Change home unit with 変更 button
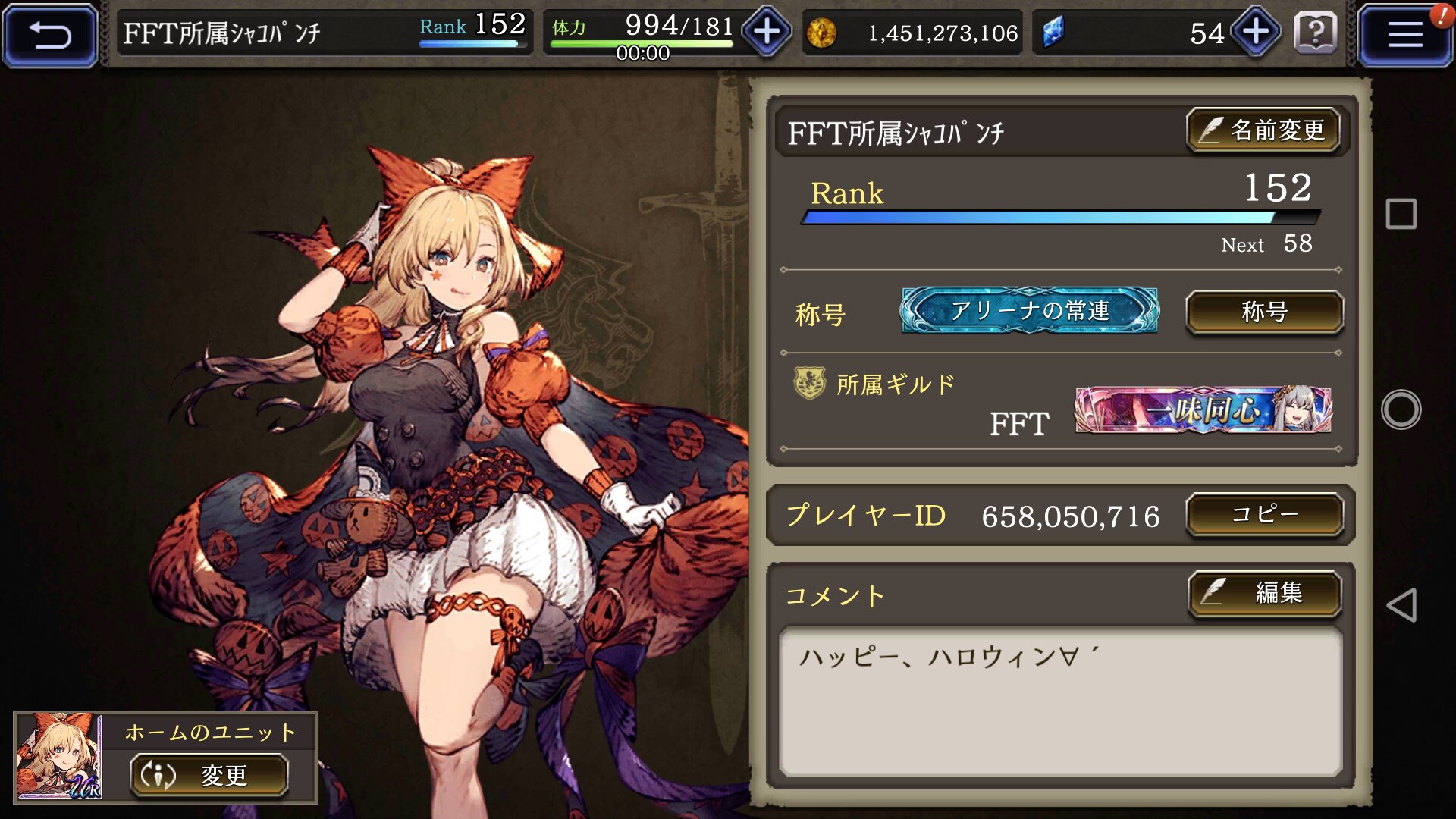This screenshot has width=1456, height=819. pos(209,775)
